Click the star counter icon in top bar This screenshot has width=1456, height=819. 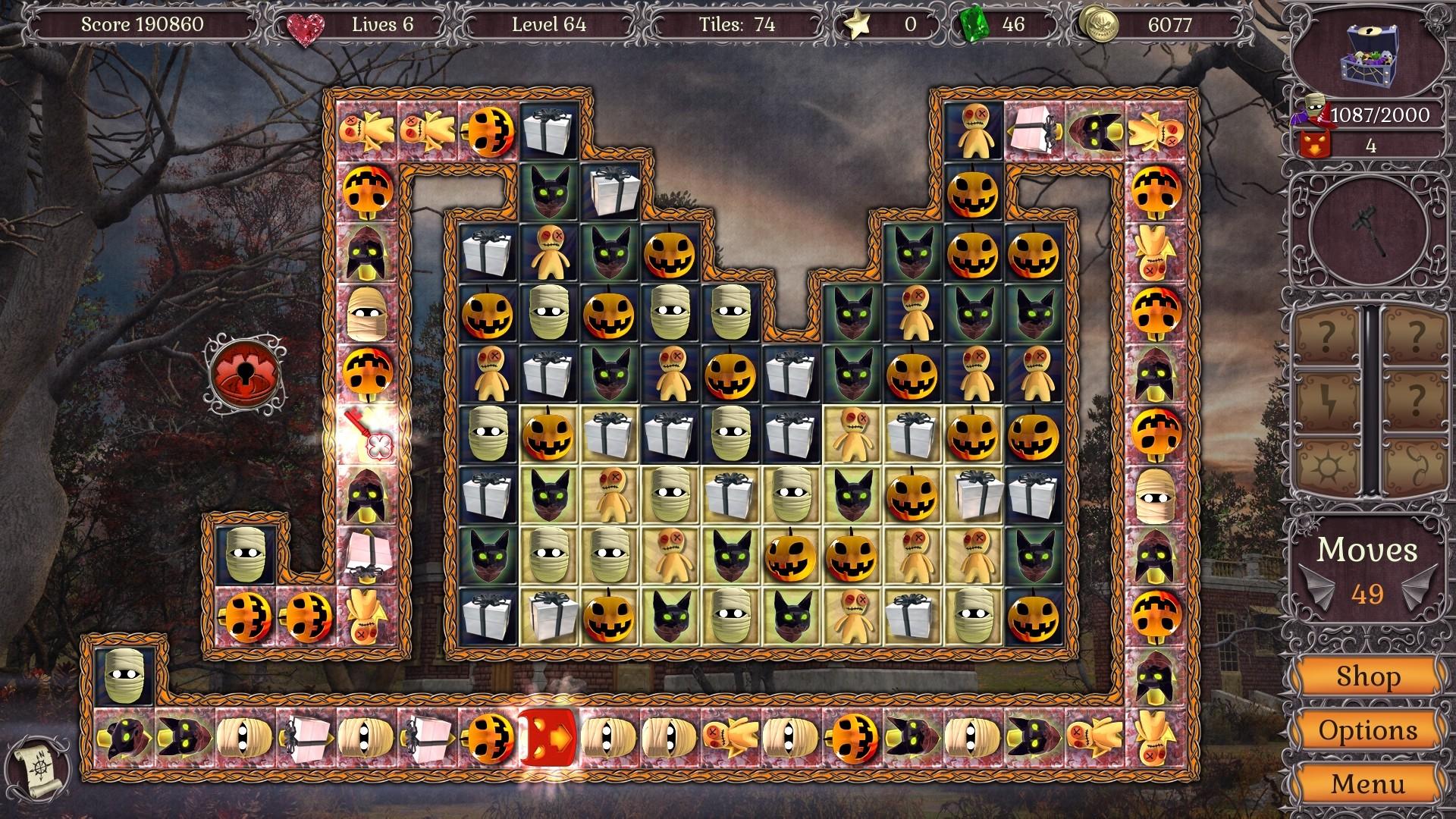point(856,24)
